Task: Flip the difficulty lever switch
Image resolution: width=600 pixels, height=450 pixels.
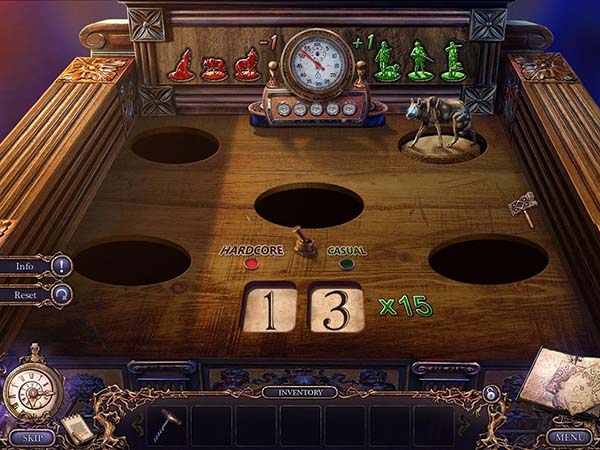Action: [301, 243]
